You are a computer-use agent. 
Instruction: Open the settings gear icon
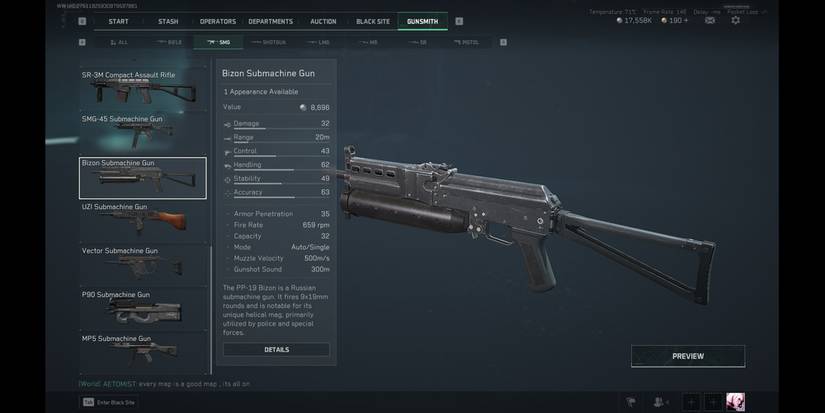(736, 20)
